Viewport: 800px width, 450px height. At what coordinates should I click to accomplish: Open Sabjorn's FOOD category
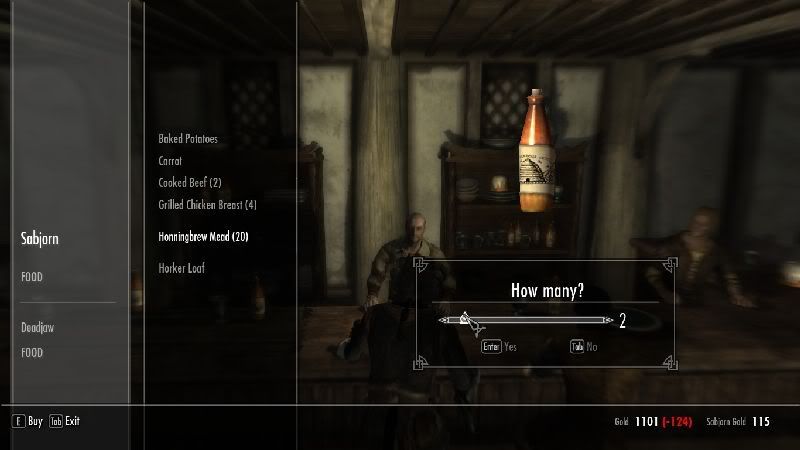coord(32,277)
